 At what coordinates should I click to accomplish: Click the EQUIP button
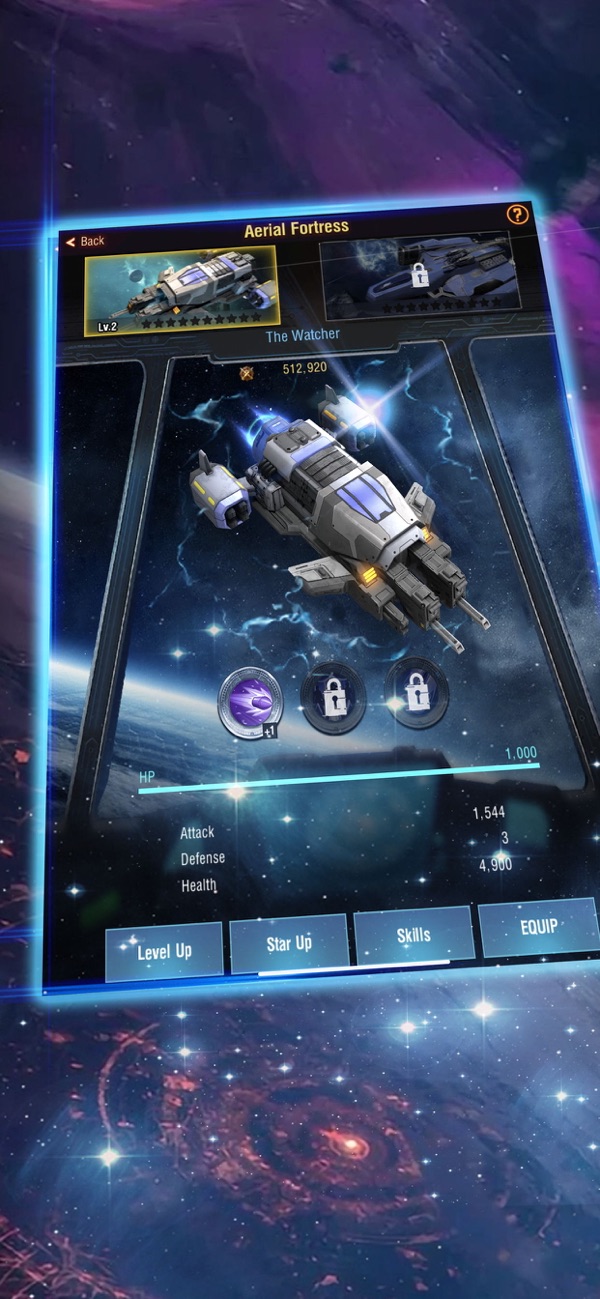click(537, 927)
